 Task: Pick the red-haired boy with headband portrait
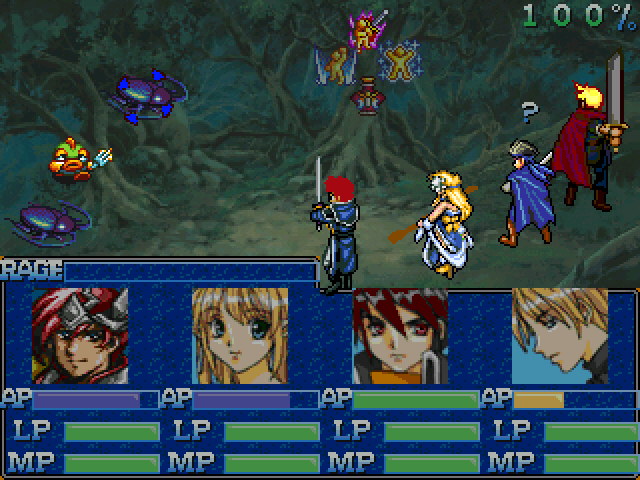point(400,336)
